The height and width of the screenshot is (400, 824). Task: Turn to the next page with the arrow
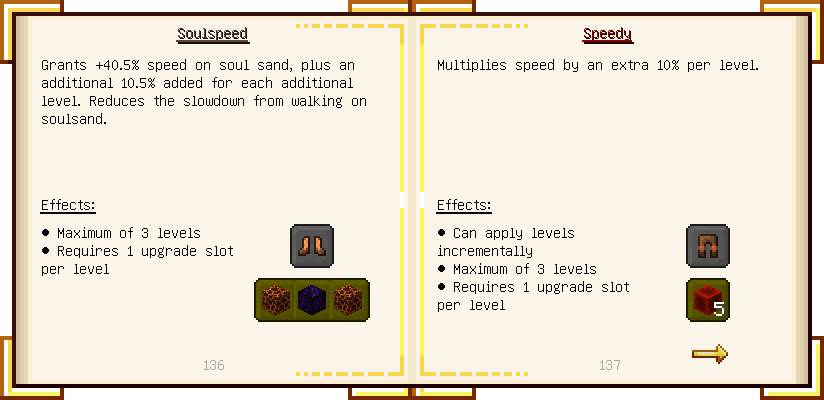(x=709, y=353)
